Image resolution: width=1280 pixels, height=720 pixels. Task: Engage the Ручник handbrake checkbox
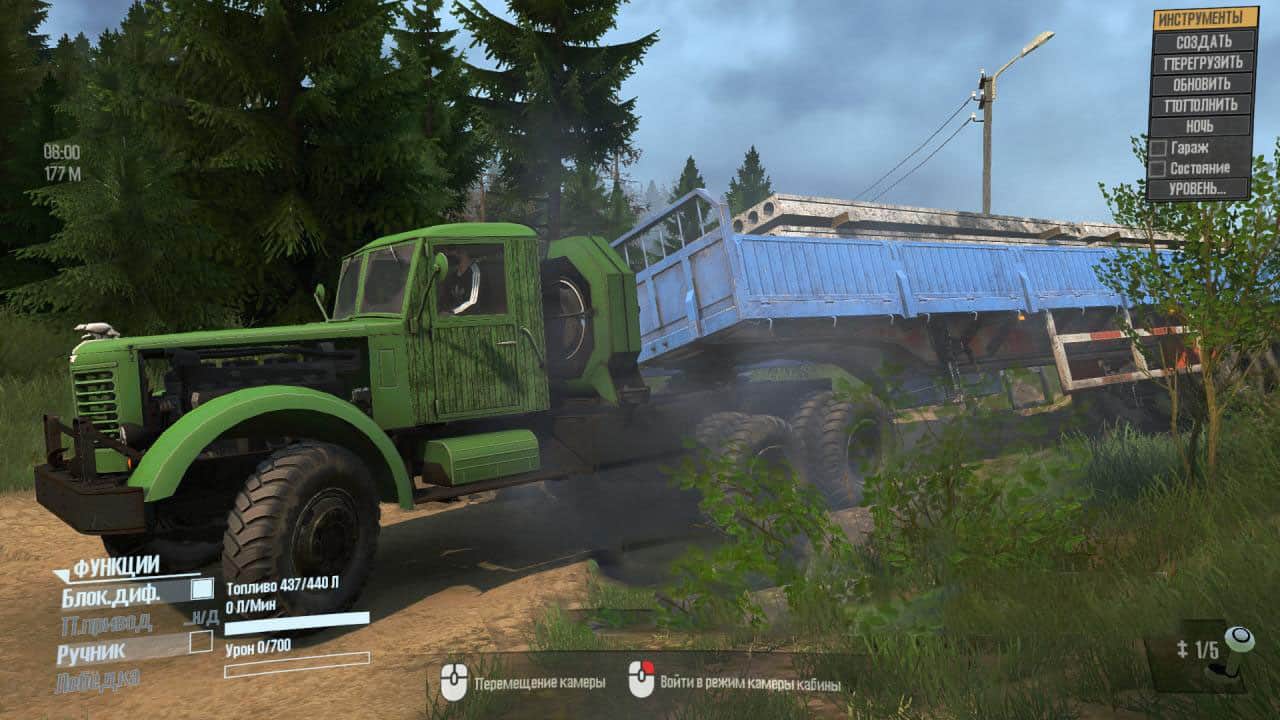[201, 641]
